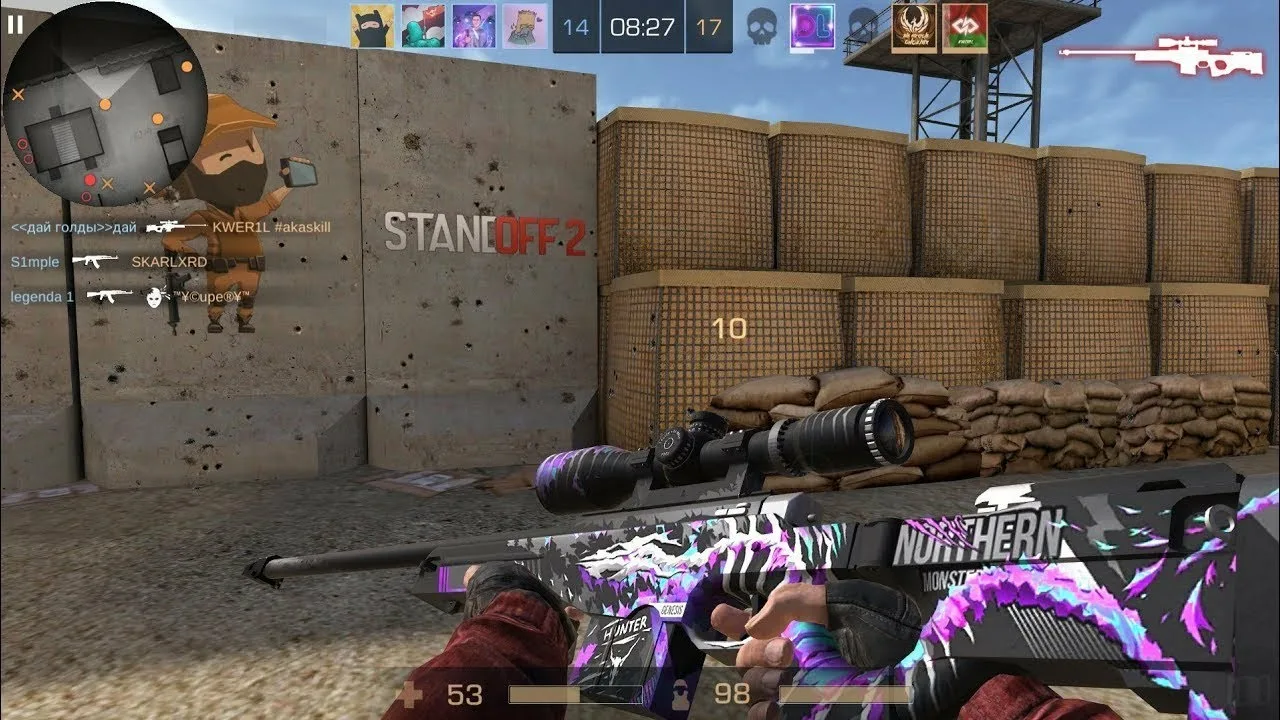Click the S1mple kill feed row
Image resolution: width=1280 pixels, height=720 pixels.
coord(109,262)
